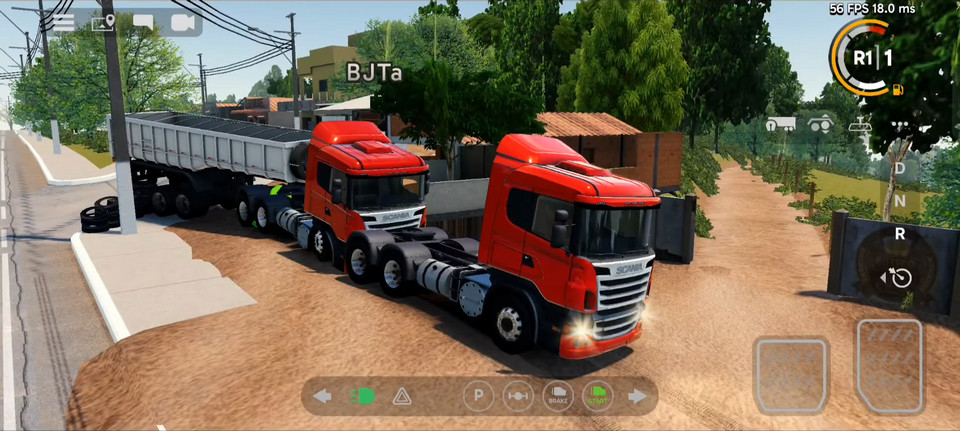960x431 pixels.
Task: Open the hamburger menu
Action: (x=64, y=22)
